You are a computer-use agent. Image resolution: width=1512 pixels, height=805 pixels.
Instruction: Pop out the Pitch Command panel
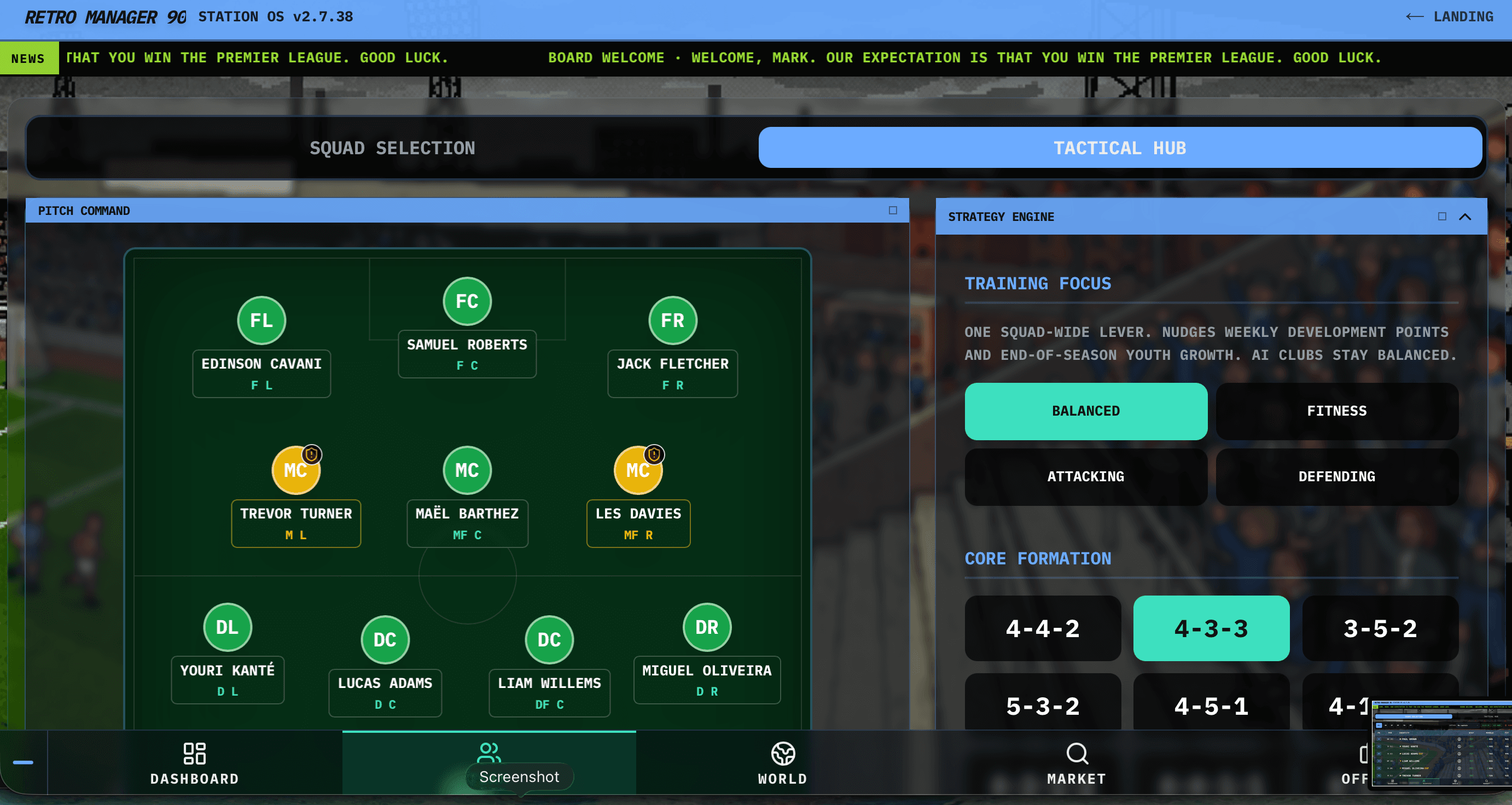(x=892, y=210)
